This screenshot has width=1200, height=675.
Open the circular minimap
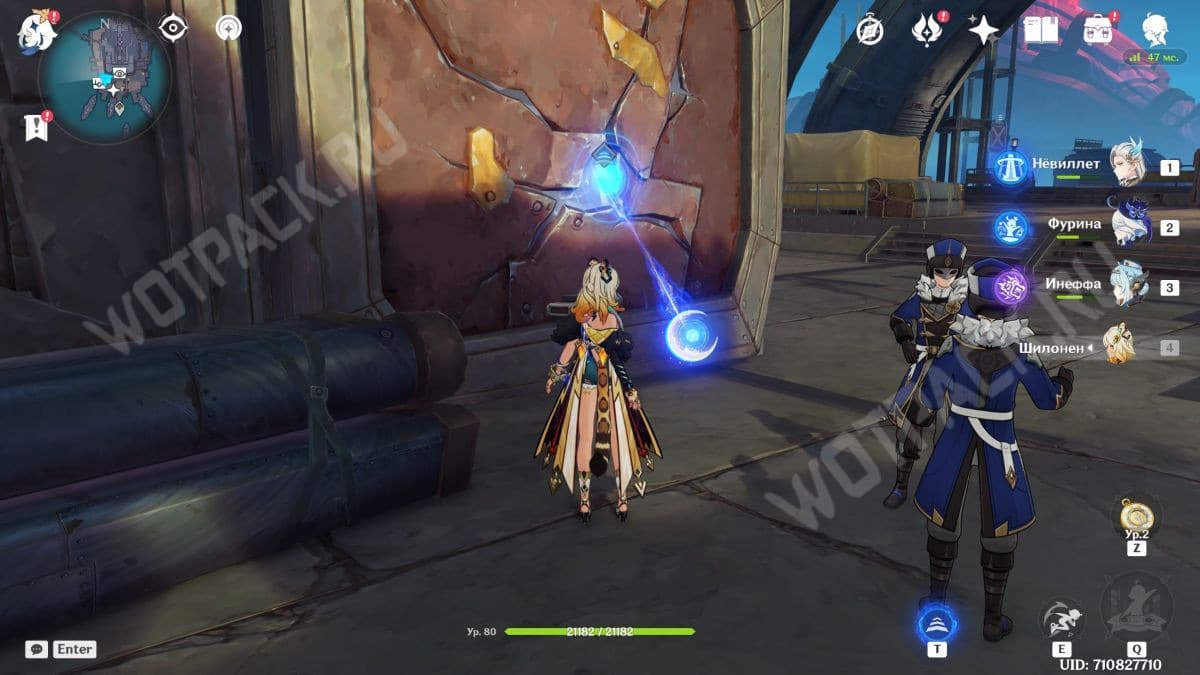(105, 78)
